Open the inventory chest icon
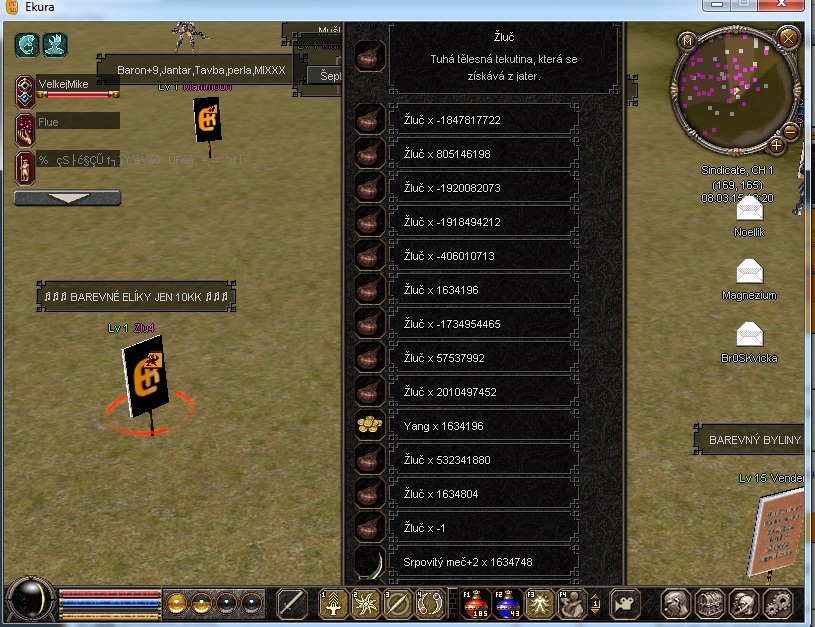Viewport: 815px width, 627px height. click(x=710, y=603)
